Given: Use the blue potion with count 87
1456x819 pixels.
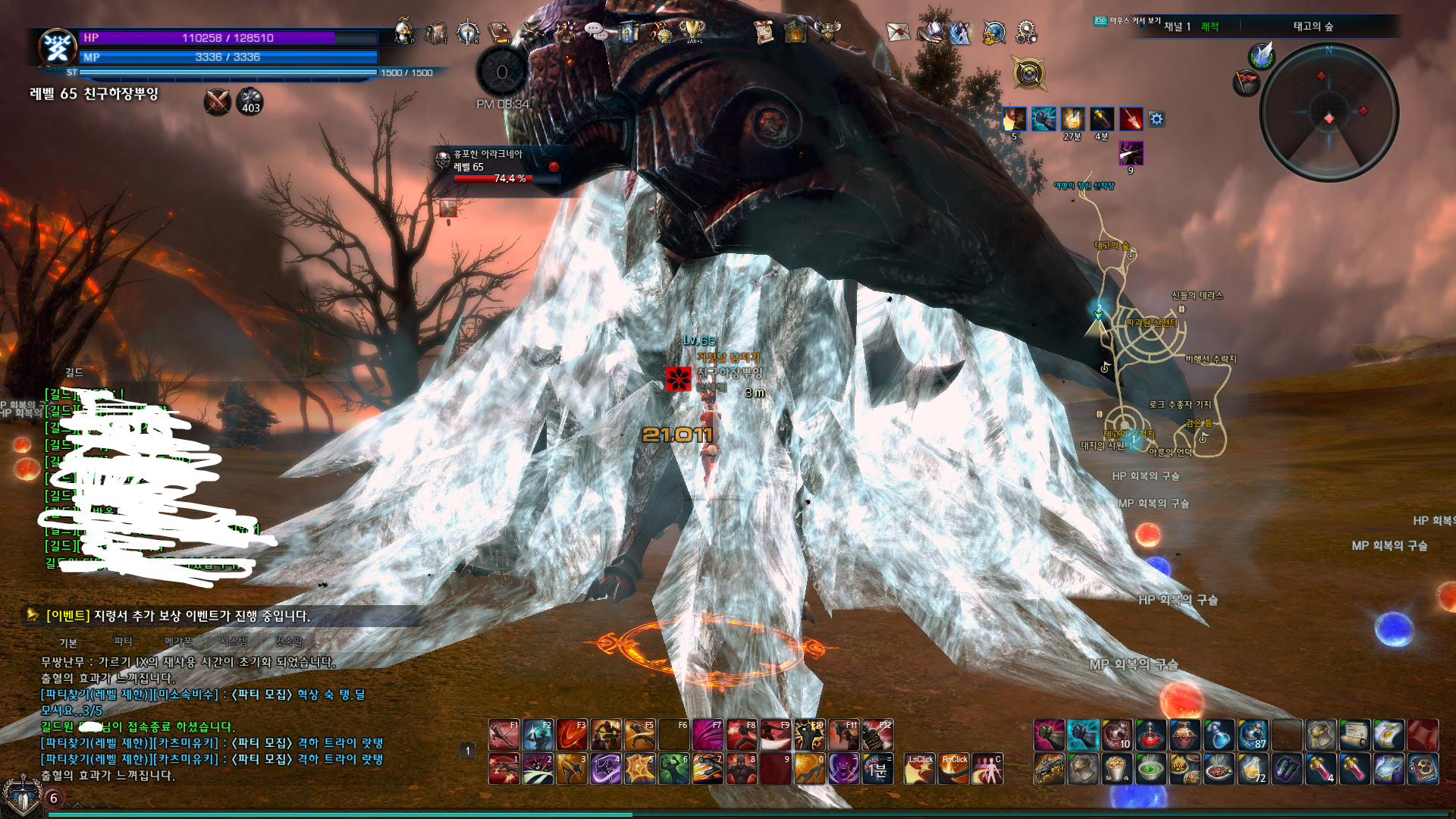Looking at the screenshot, I should coord(1253,735).
